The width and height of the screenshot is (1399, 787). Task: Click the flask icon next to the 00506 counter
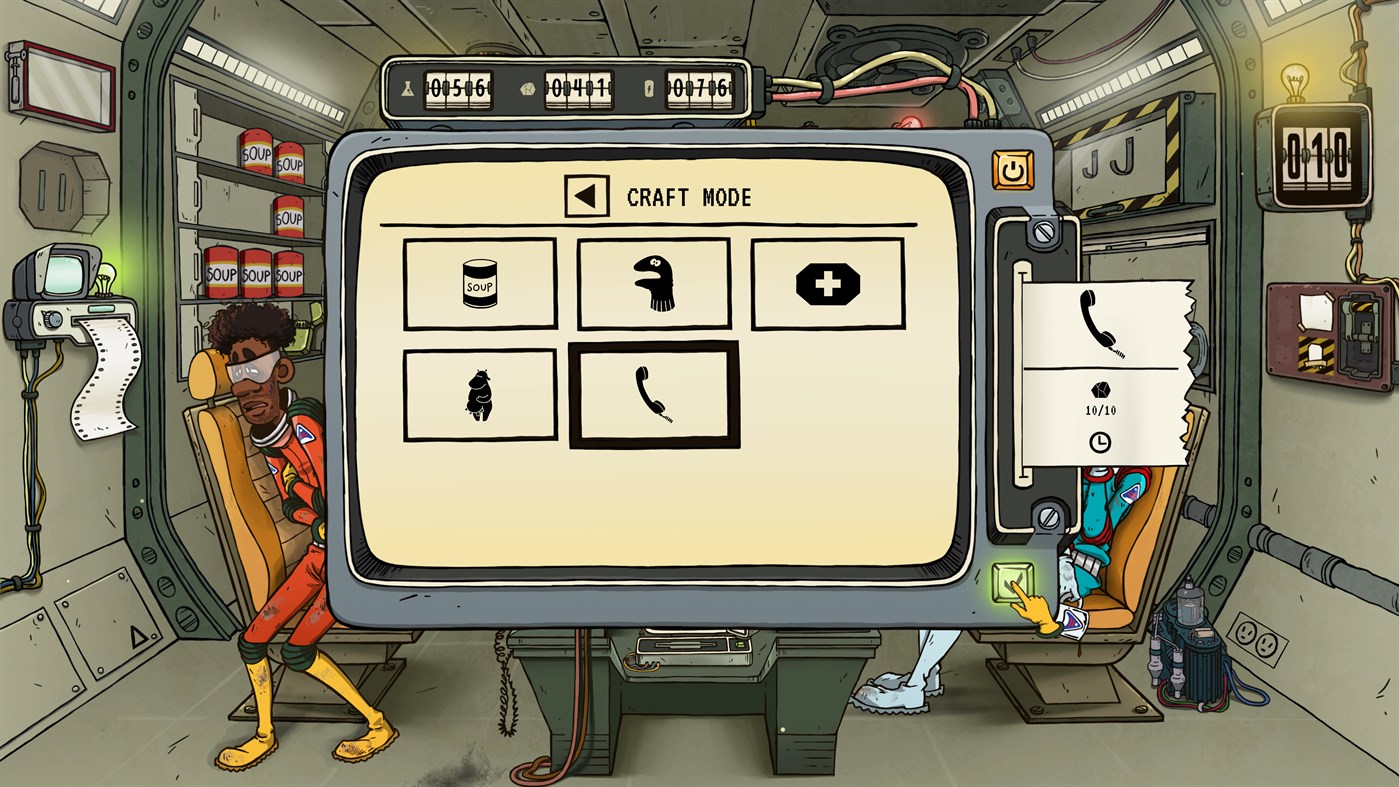tap(407, 89)
